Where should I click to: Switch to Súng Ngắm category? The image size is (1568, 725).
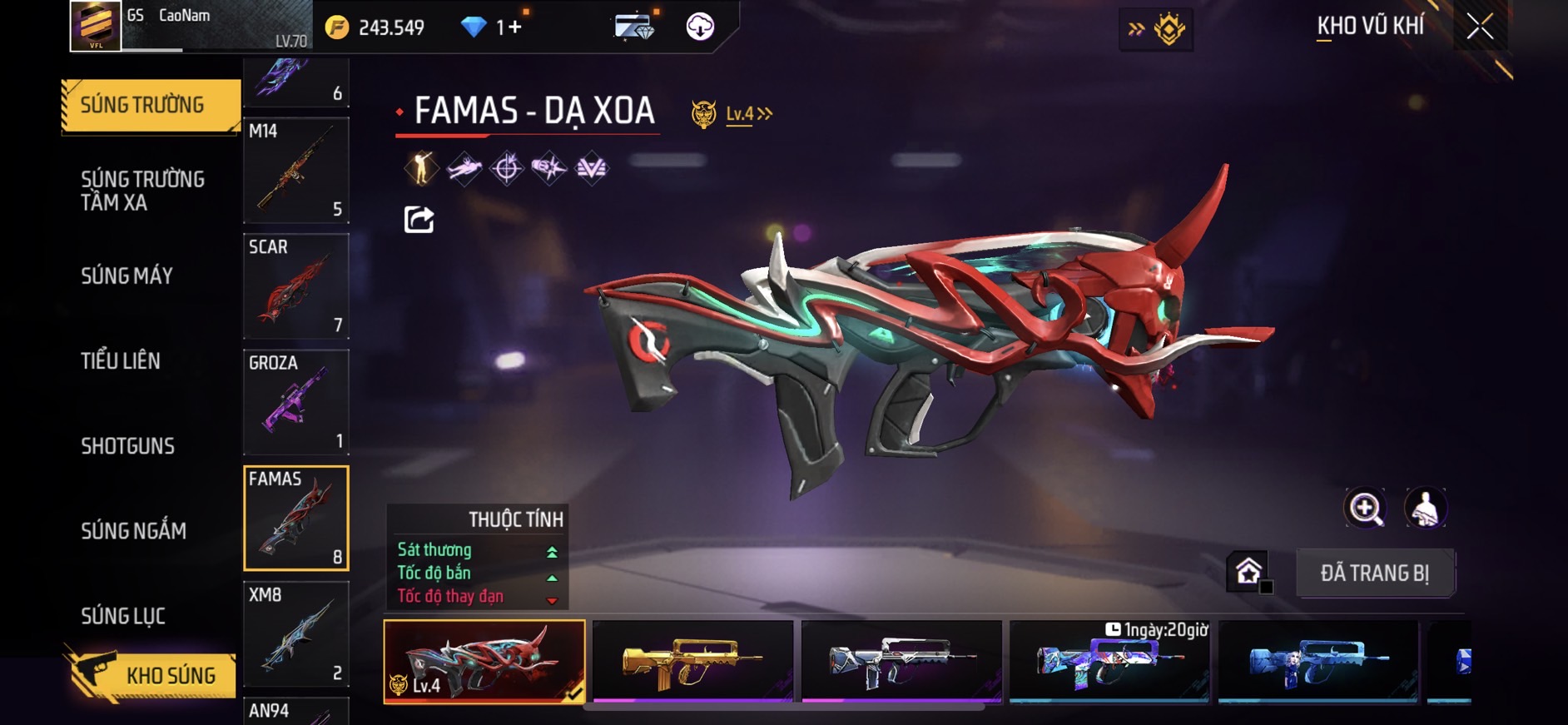pos(133,531)
